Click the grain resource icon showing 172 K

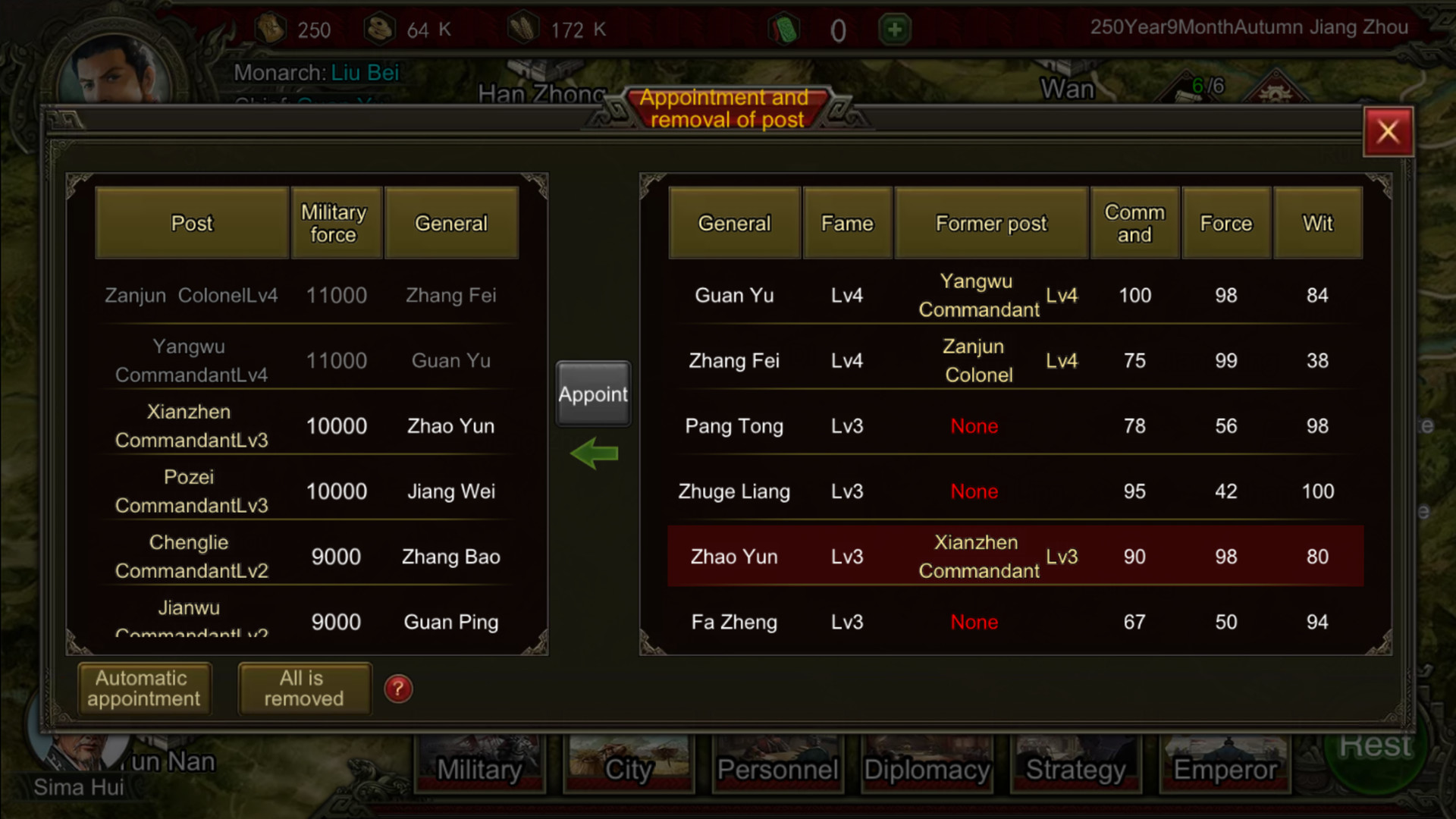point(523,27)
